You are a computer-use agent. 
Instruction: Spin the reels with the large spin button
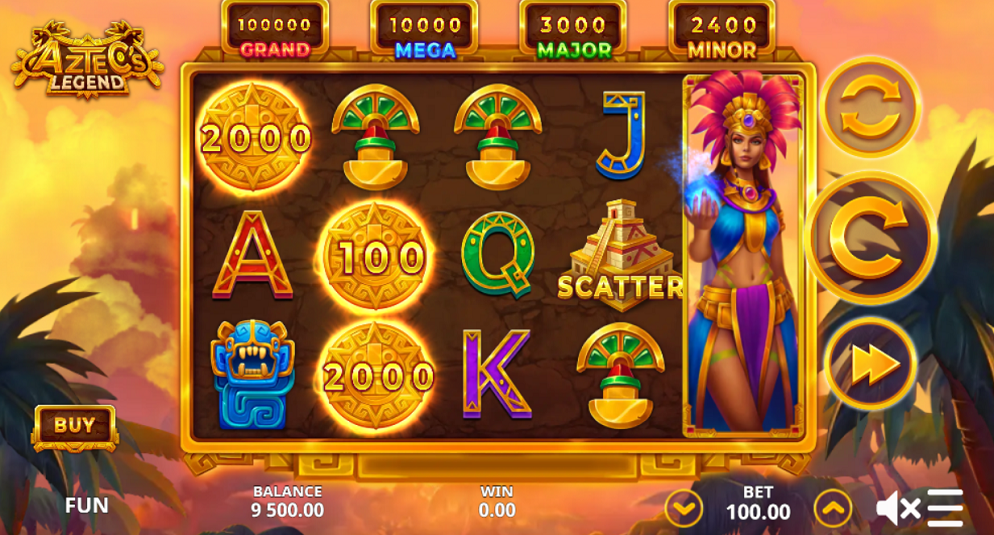click(870, 238)
